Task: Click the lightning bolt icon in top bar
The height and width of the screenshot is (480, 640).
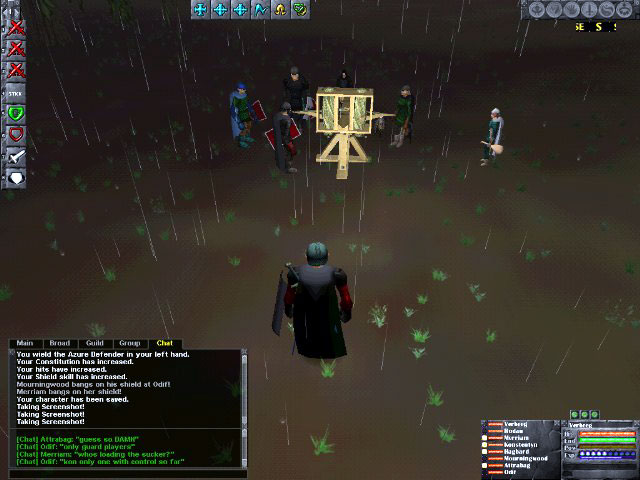Action: coord(260,9)
